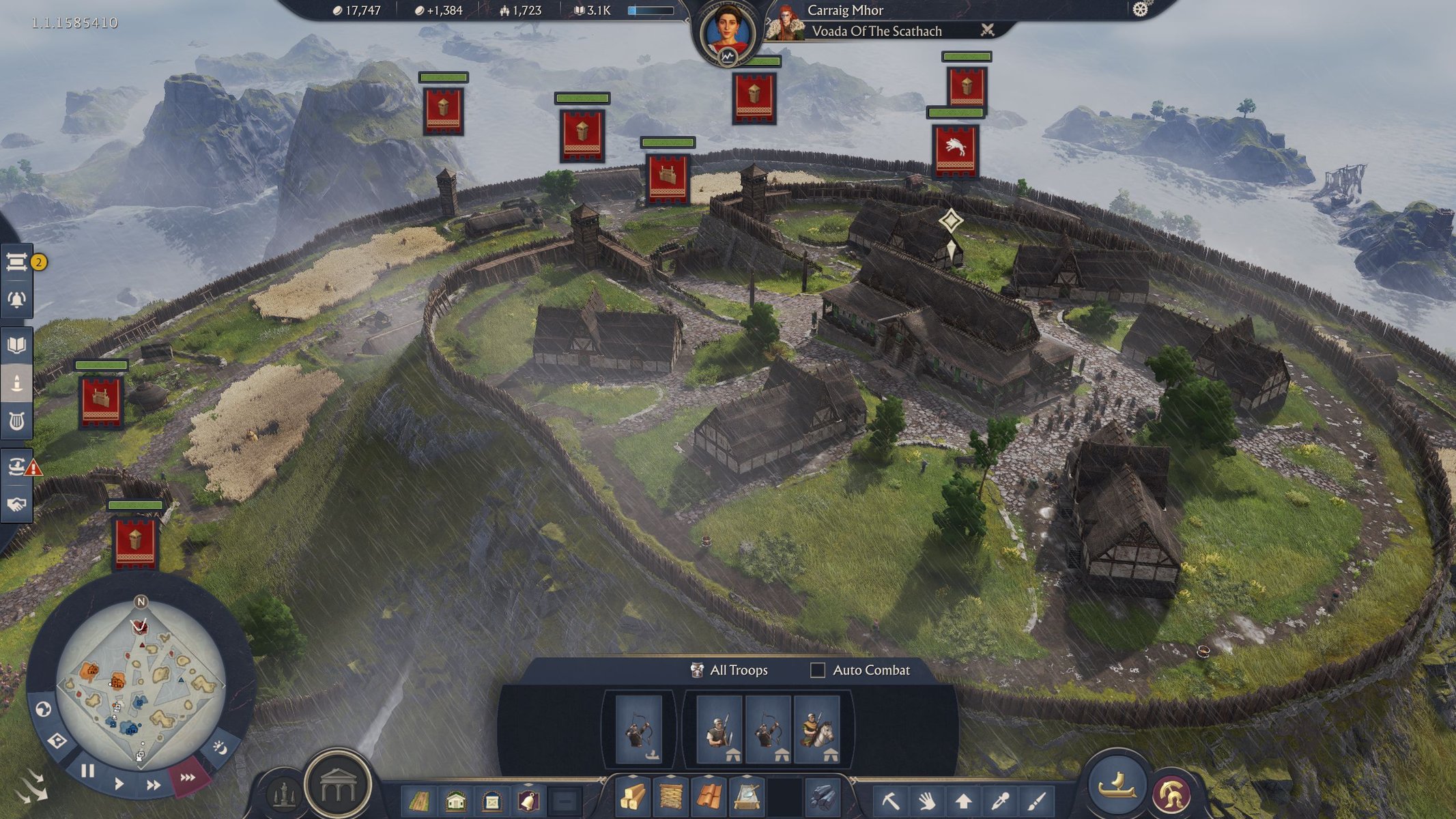Select the legionary spearman unit card
The width and height of the screenshot is (1456, 819).
719,729
